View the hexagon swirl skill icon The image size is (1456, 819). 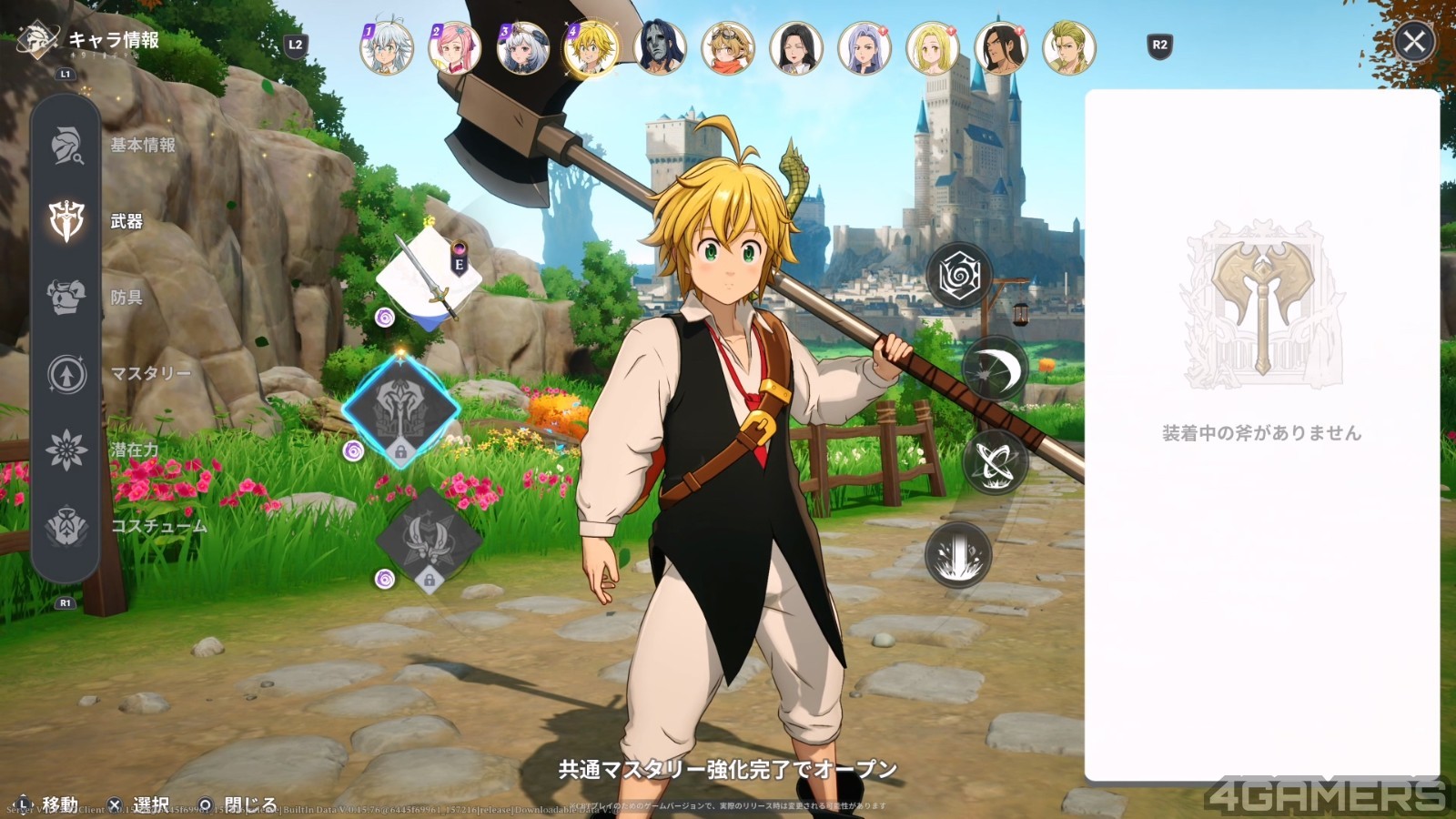[x=958, y=276]
